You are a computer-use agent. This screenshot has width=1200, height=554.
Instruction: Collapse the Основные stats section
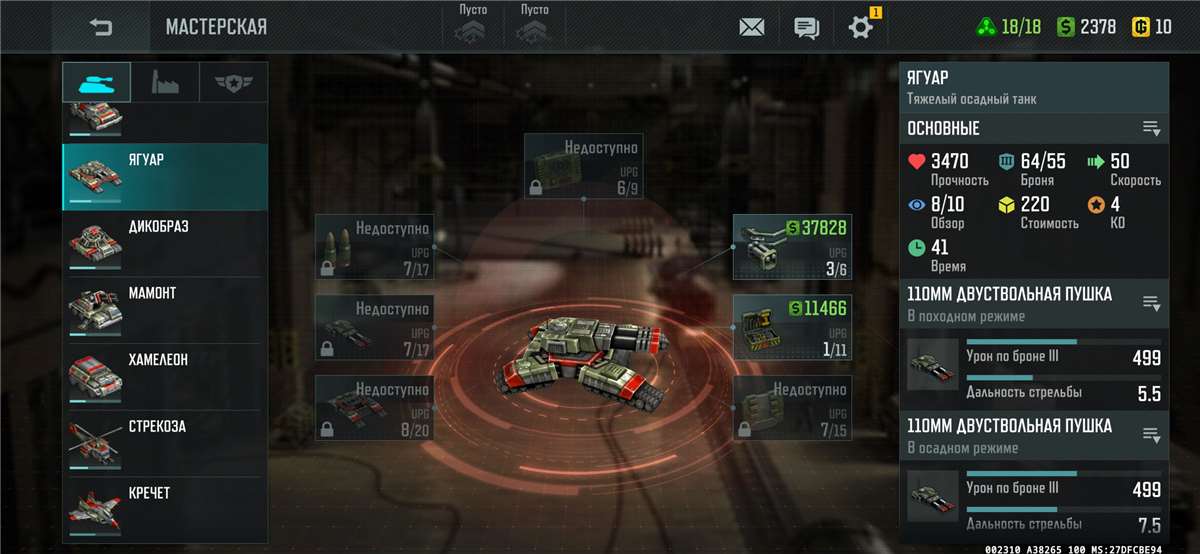click(1152, 129)
